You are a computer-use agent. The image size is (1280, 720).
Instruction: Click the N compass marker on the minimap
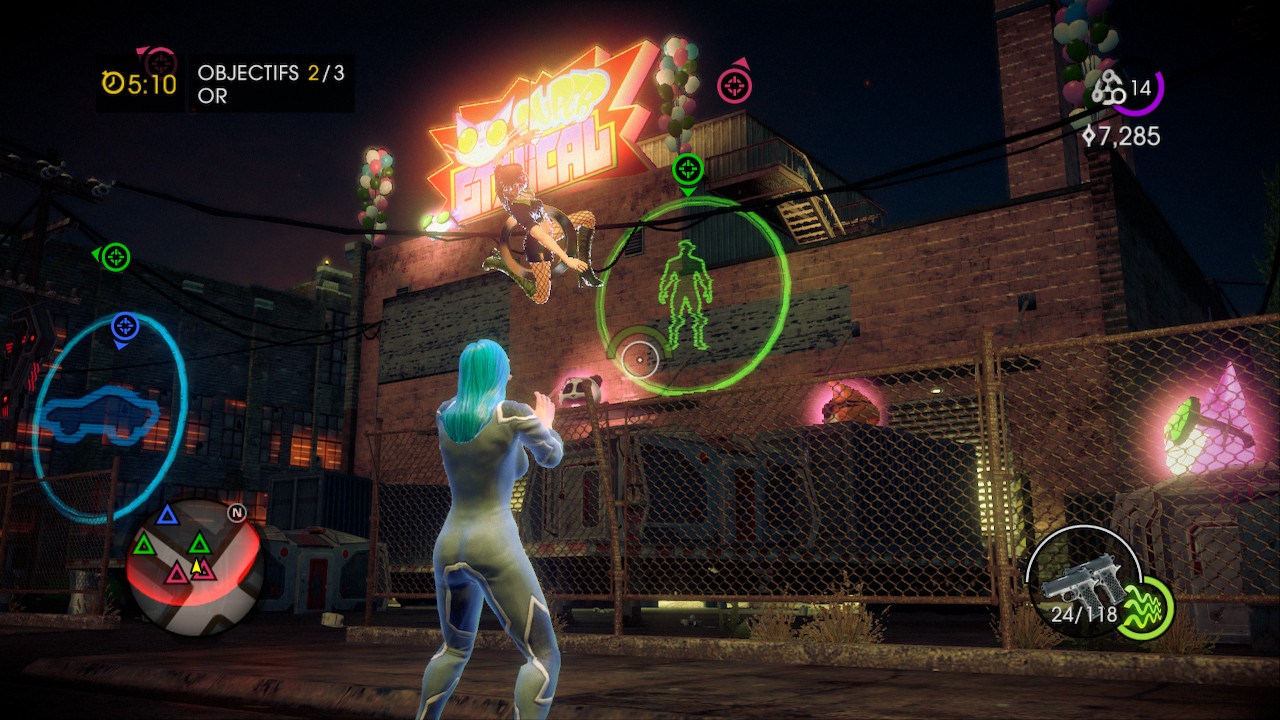pyautogui.click(x=237, y=513)
